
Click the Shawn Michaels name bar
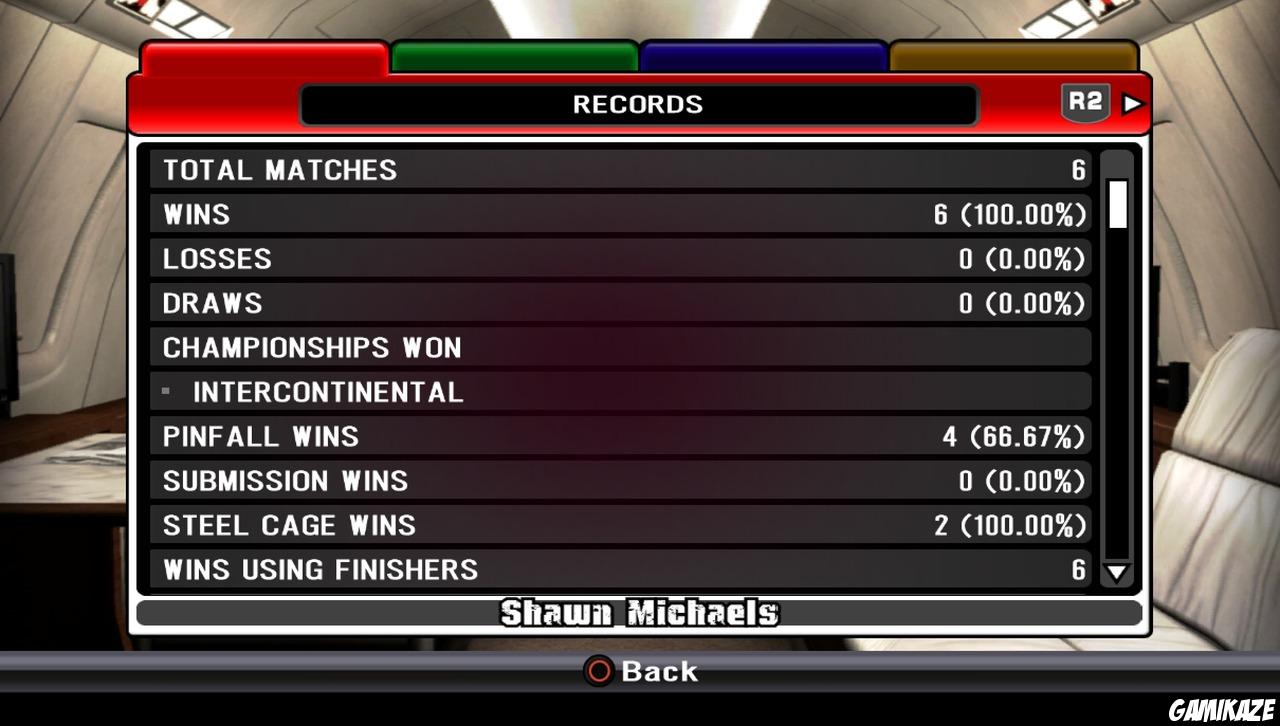click(639, 613)
